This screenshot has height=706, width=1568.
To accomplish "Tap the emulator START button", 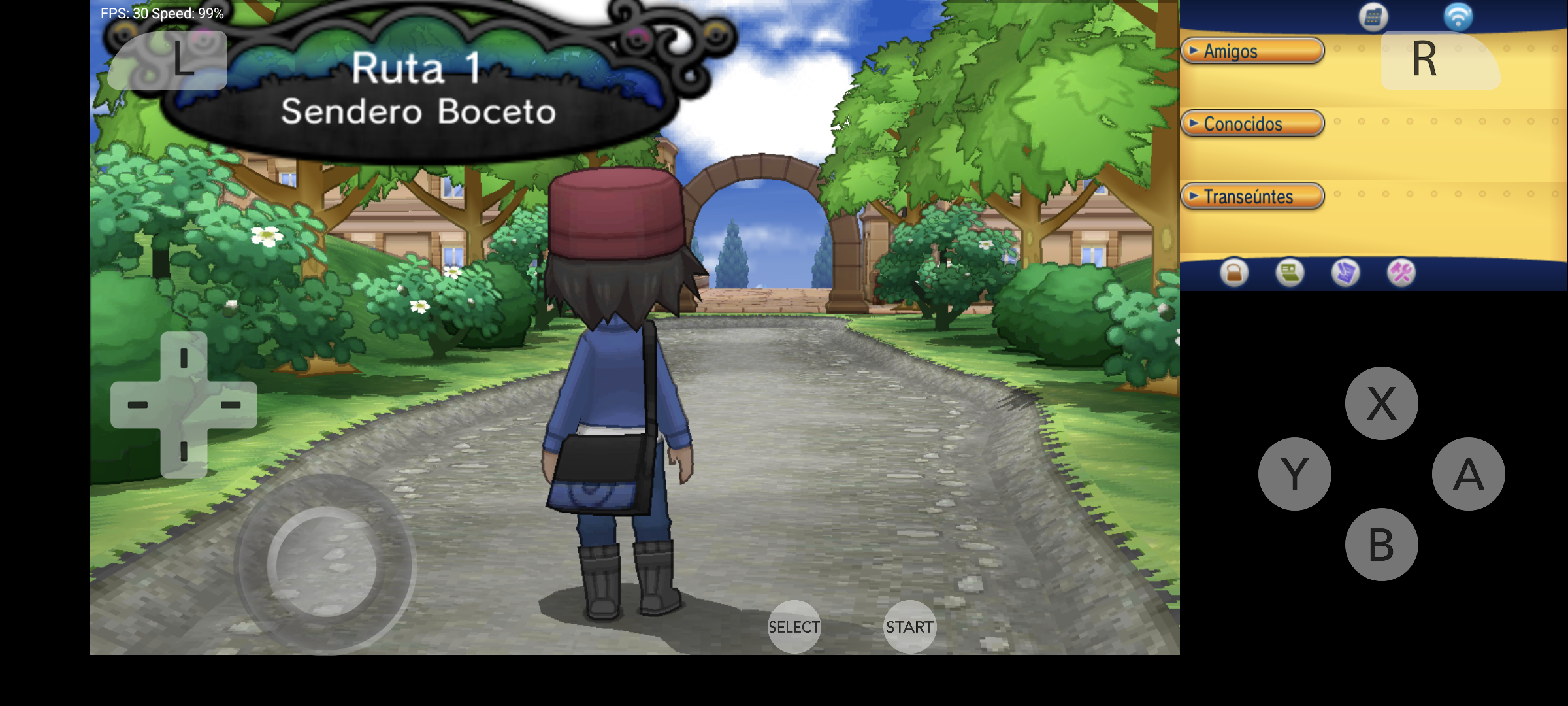I will [x=909, y=627].
